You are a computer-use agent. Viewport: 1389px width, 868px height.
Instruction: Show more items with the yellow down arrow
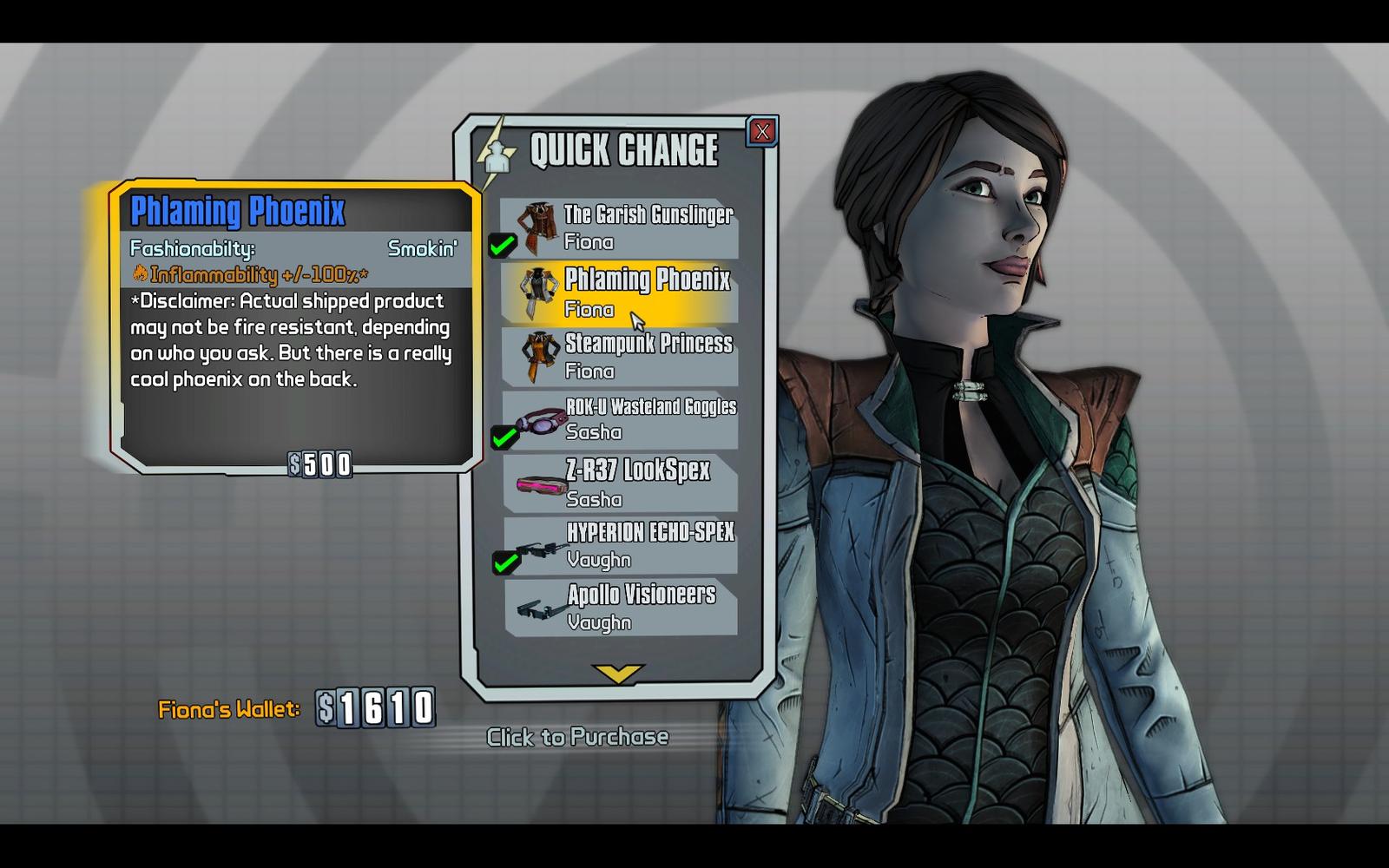point(617,674)
